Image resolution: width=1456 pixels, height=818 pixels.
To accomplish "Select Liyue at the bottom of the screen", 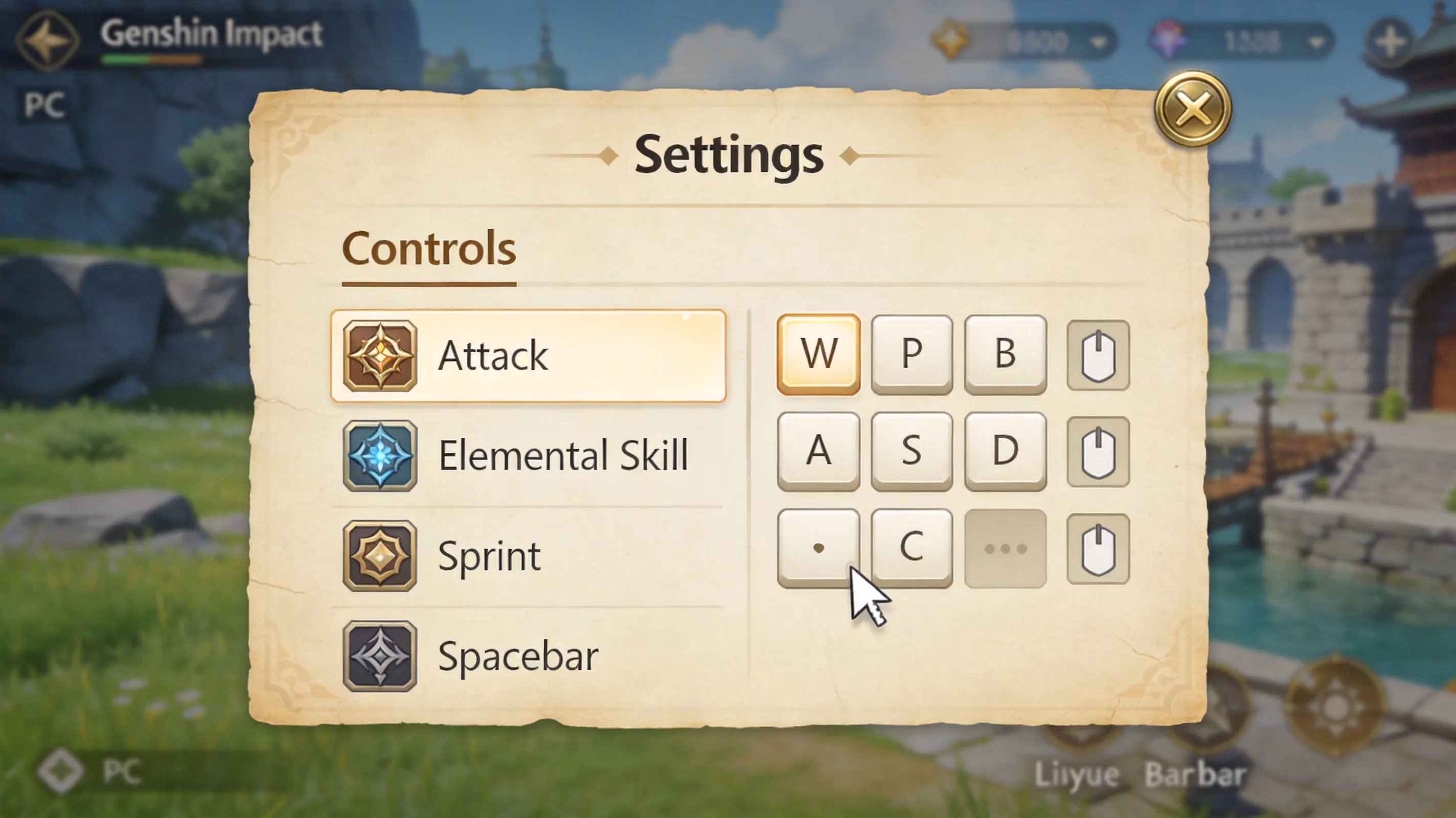I will point(1076,774).
